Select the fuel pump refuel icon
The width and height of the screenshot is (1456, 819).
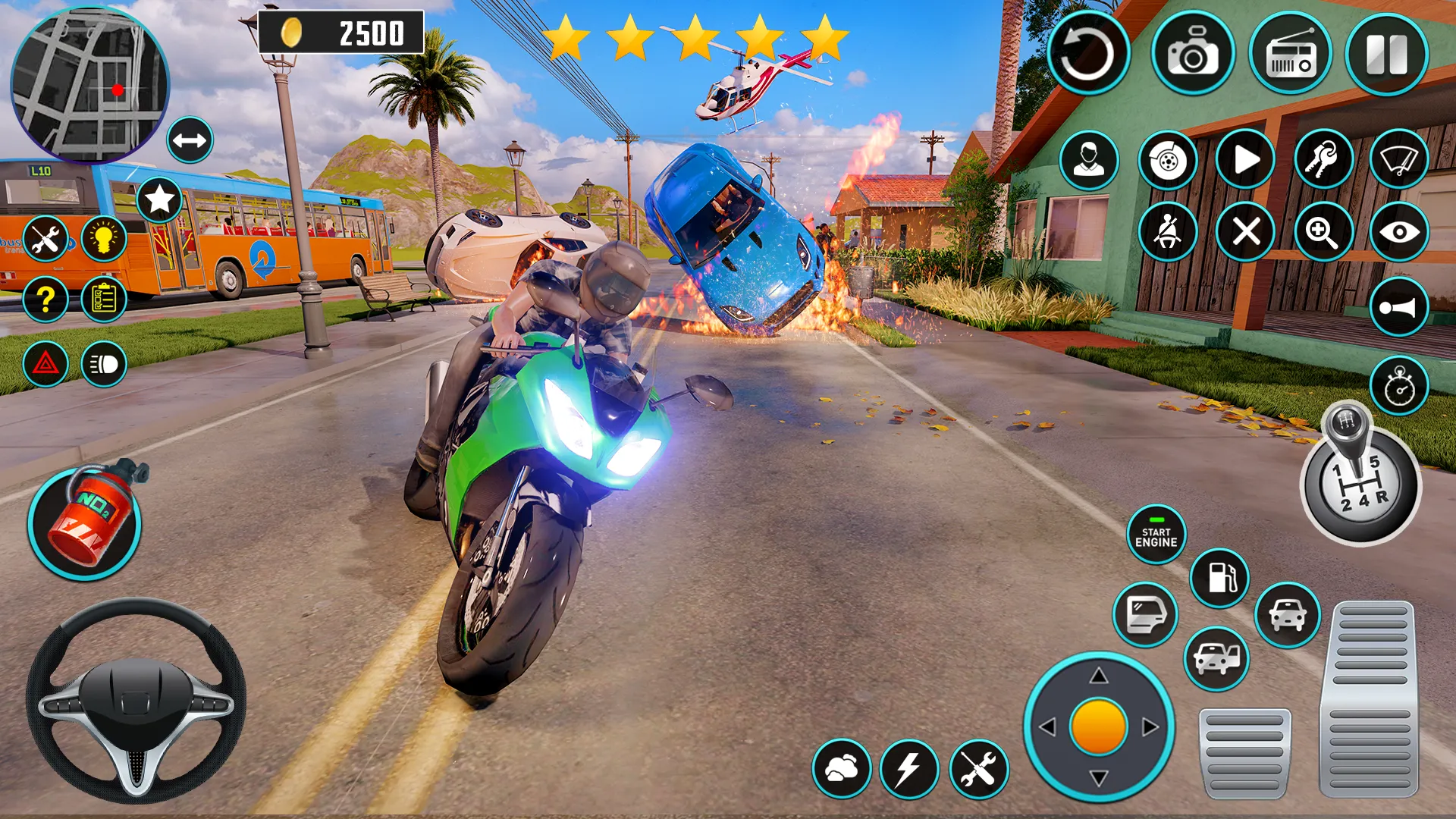(1221, 576)
